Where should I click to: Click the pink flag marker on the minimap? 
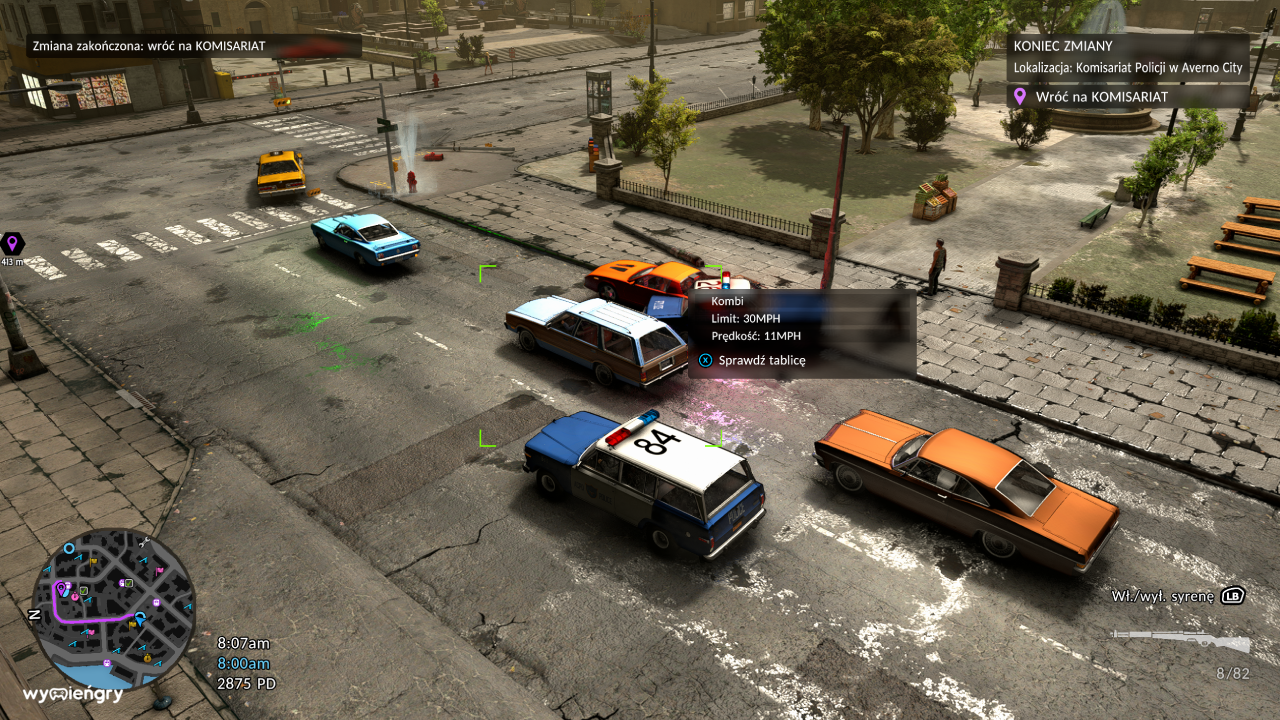point(159,570)
